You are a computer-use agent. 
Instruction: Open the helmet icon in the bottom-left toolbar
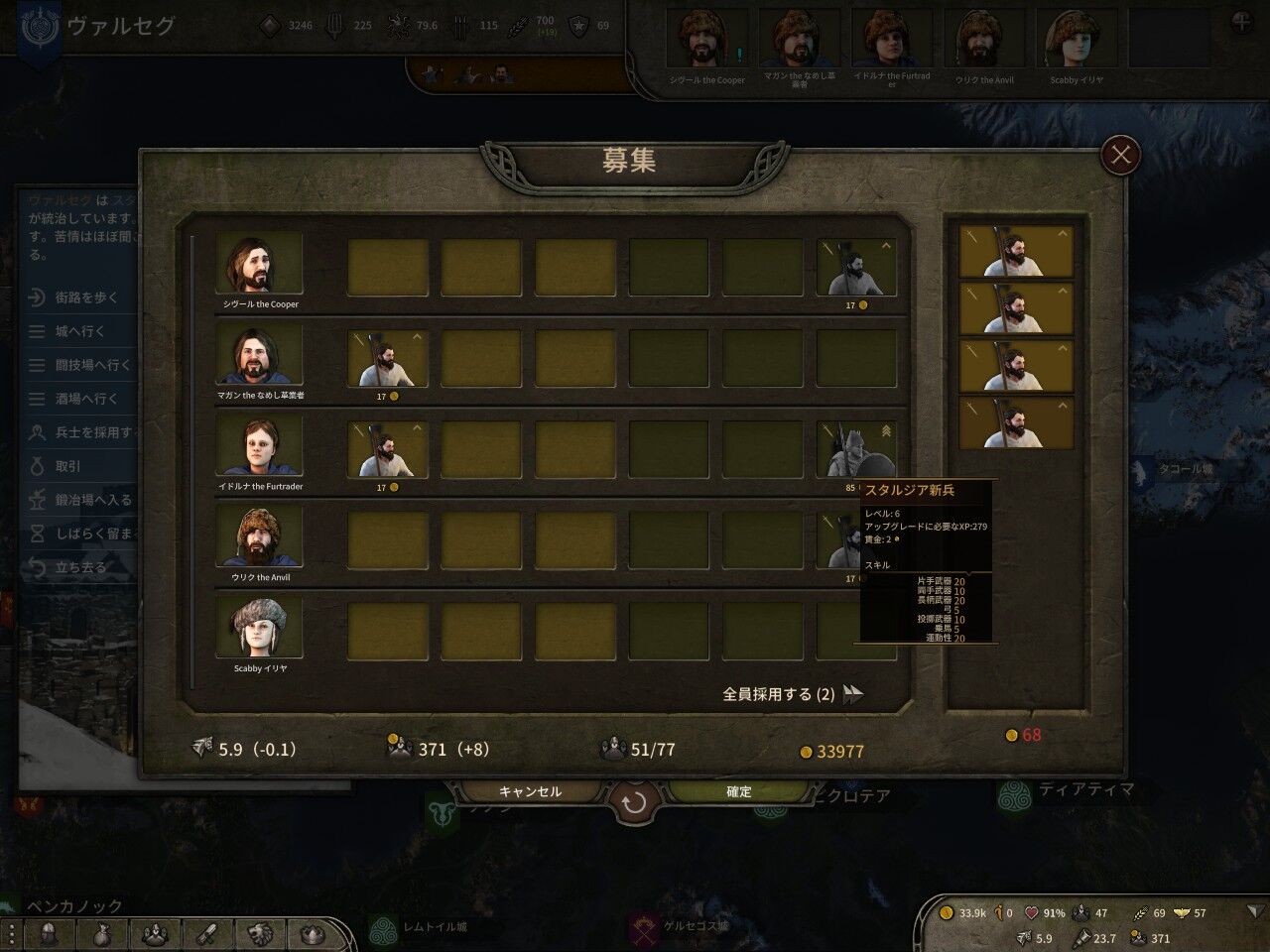coord(49,933)
